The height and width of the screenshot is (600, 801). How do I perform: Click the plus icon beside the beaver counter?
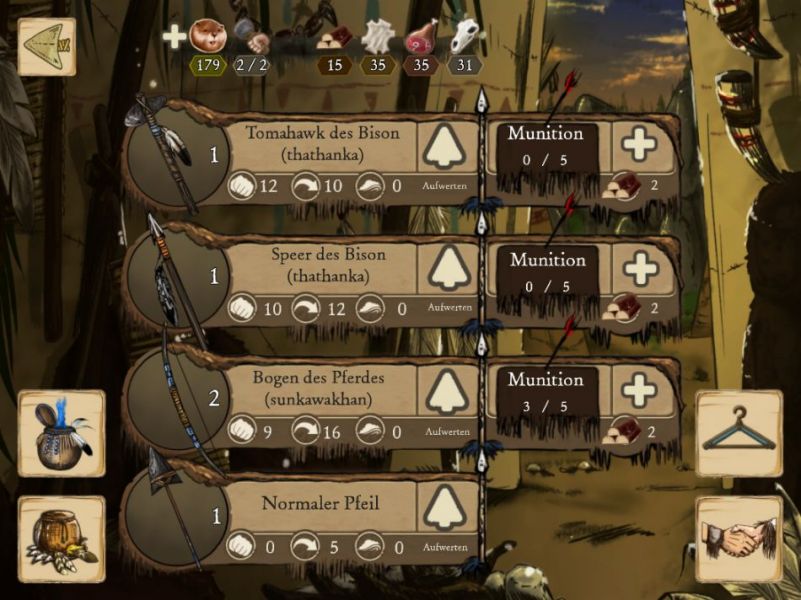[174, 38]
